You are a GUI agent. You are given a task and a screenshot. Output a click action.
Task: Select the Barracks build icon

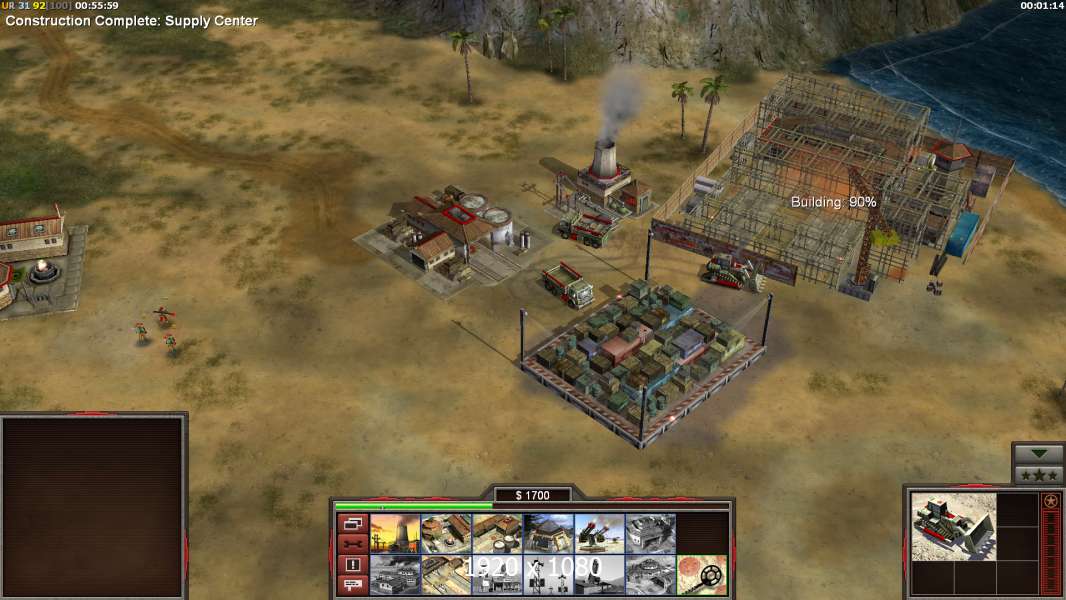click(446, 534)
